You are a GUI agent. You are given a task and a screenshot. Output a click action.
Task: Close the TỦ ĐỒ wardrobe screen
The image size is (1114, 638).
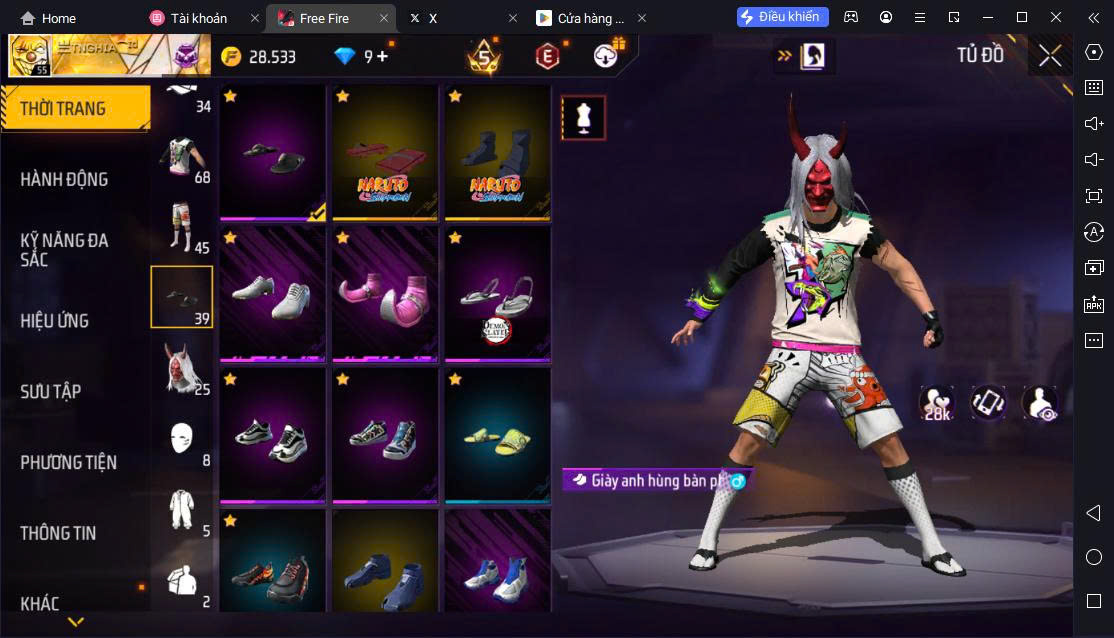click(x=1049, y=55)
